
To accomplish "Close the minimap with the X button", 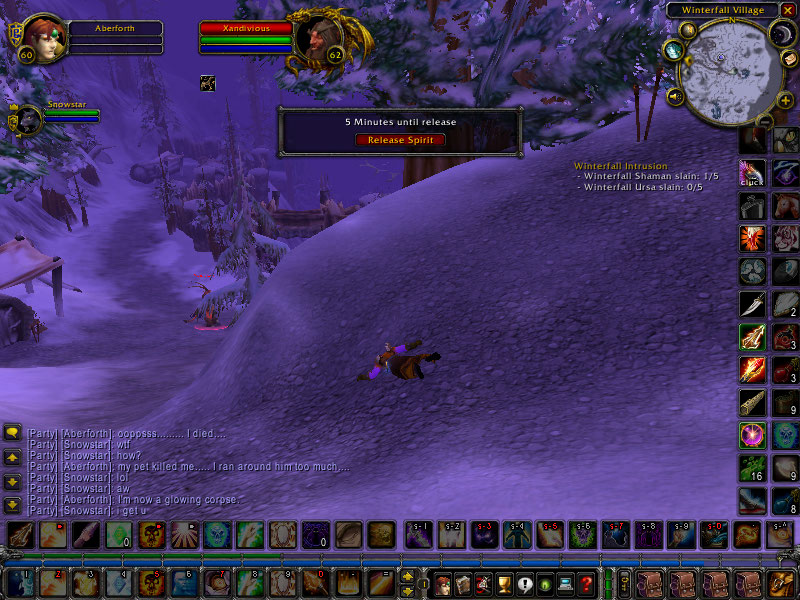I will [788, 10].
